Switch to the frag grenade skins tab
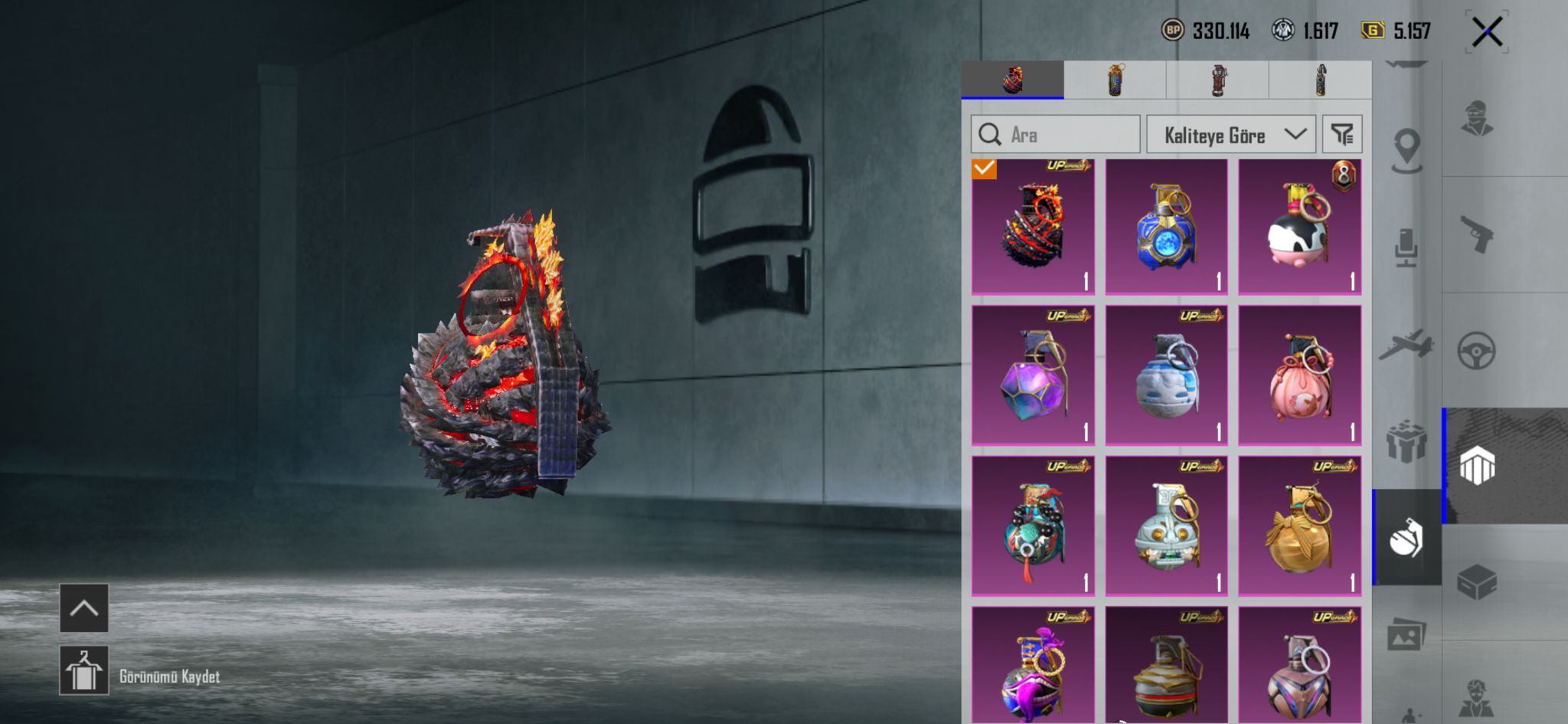The width and height of the screenshot is (1568, 724). (1012, 80)
